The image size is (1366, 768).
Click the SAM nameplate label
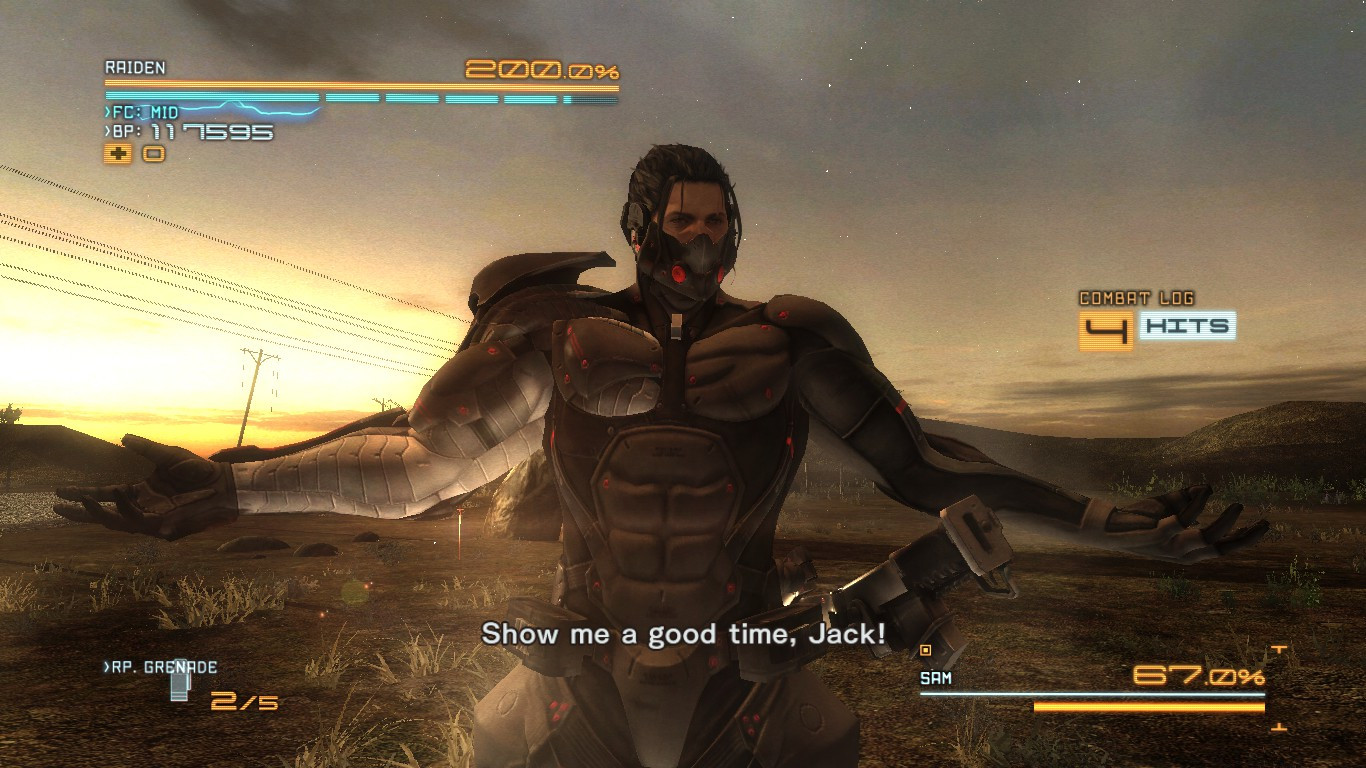click(936, 678)
